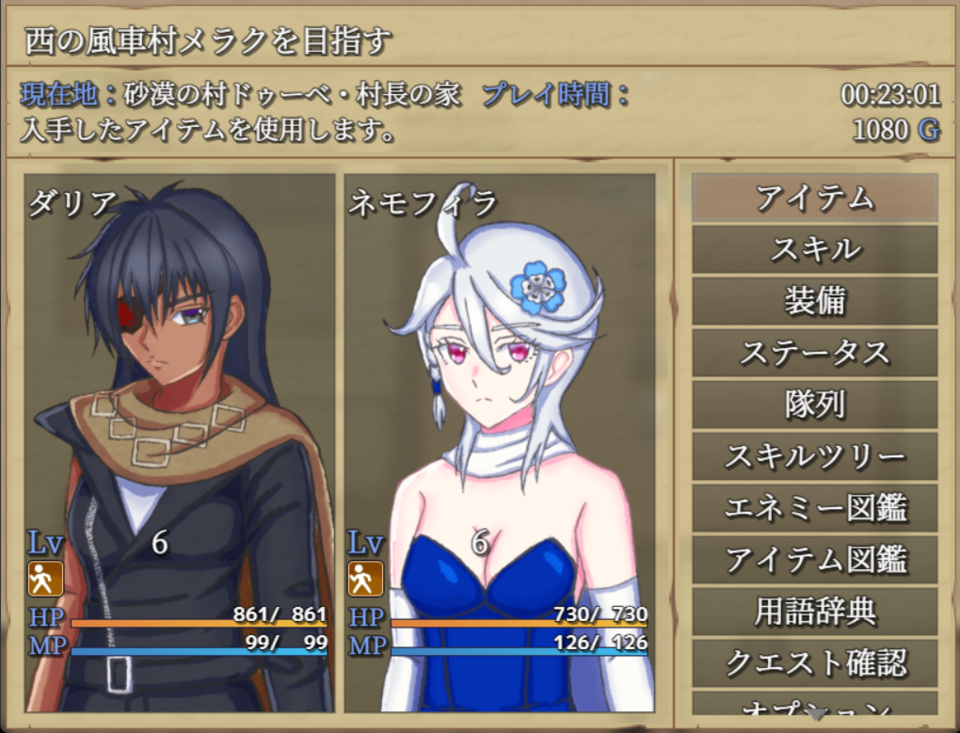The width and height of the screenshot is (960, 733).
Task: Show the エネミー図鑑 (Enemy Encyclopedia)
Action: pyautogui.click(x=814, y=509)
